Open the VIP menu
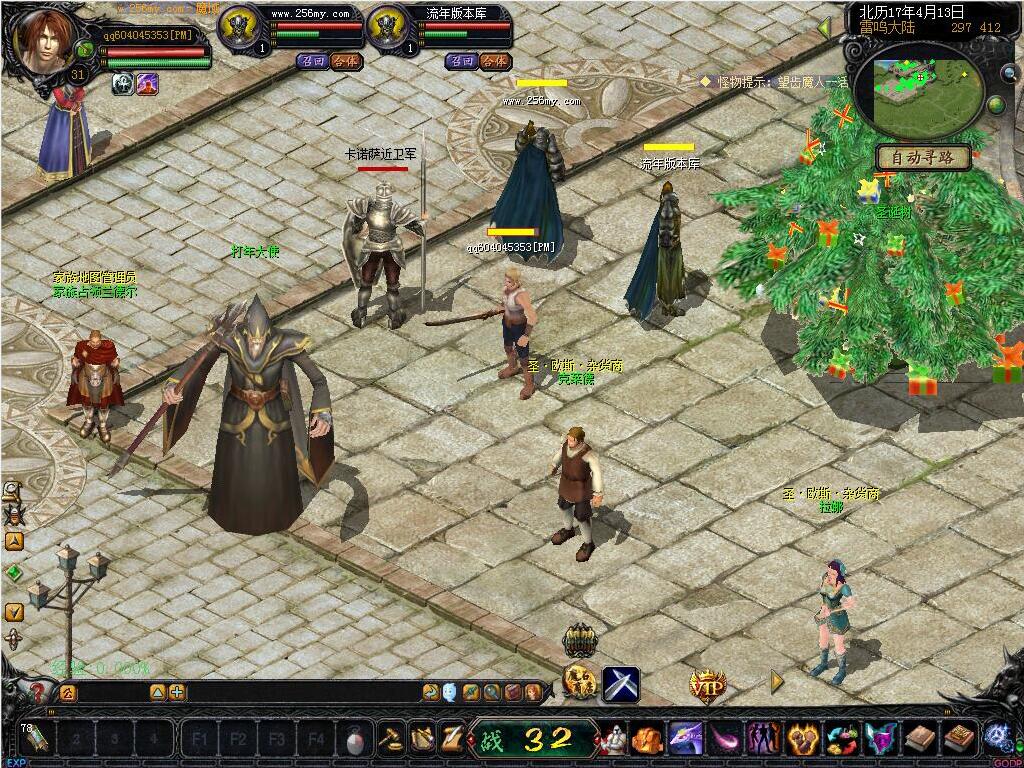The height and width of the screenshot is (768, 1024). [708, 685]
